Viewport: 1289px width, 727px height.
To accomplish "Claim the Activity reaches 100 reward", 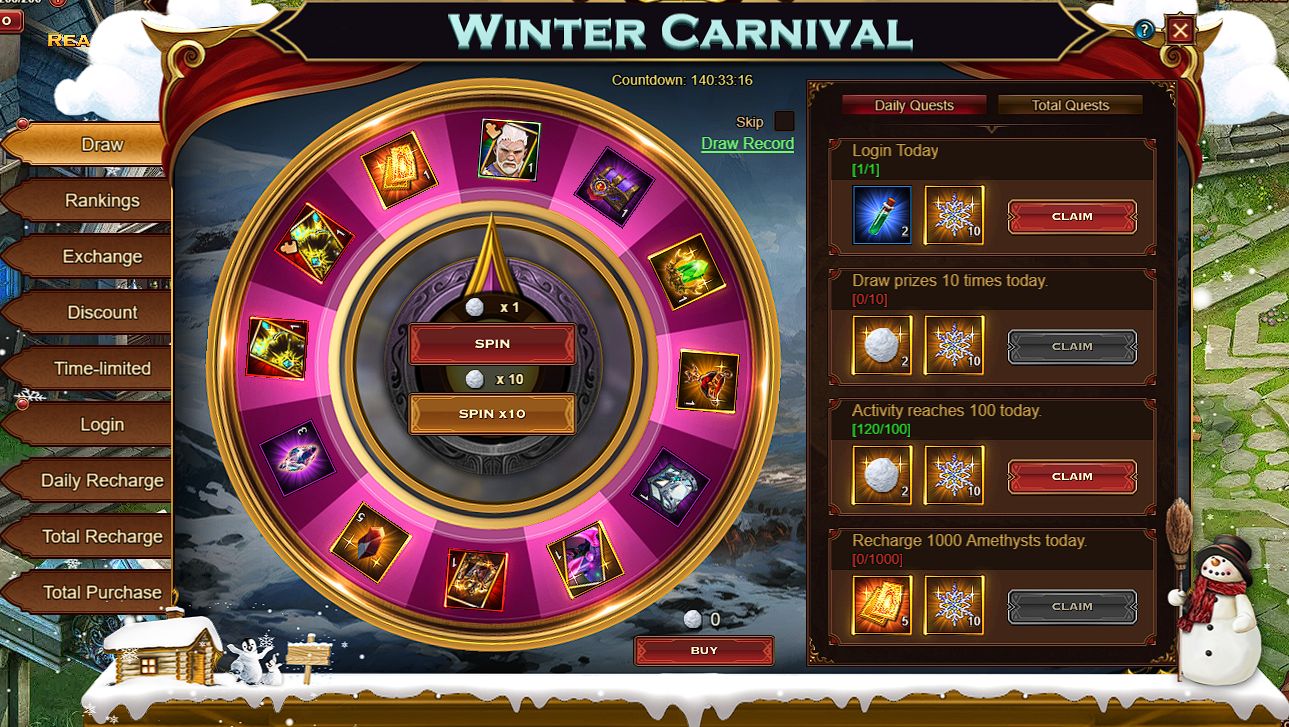I will (1071, 476).
